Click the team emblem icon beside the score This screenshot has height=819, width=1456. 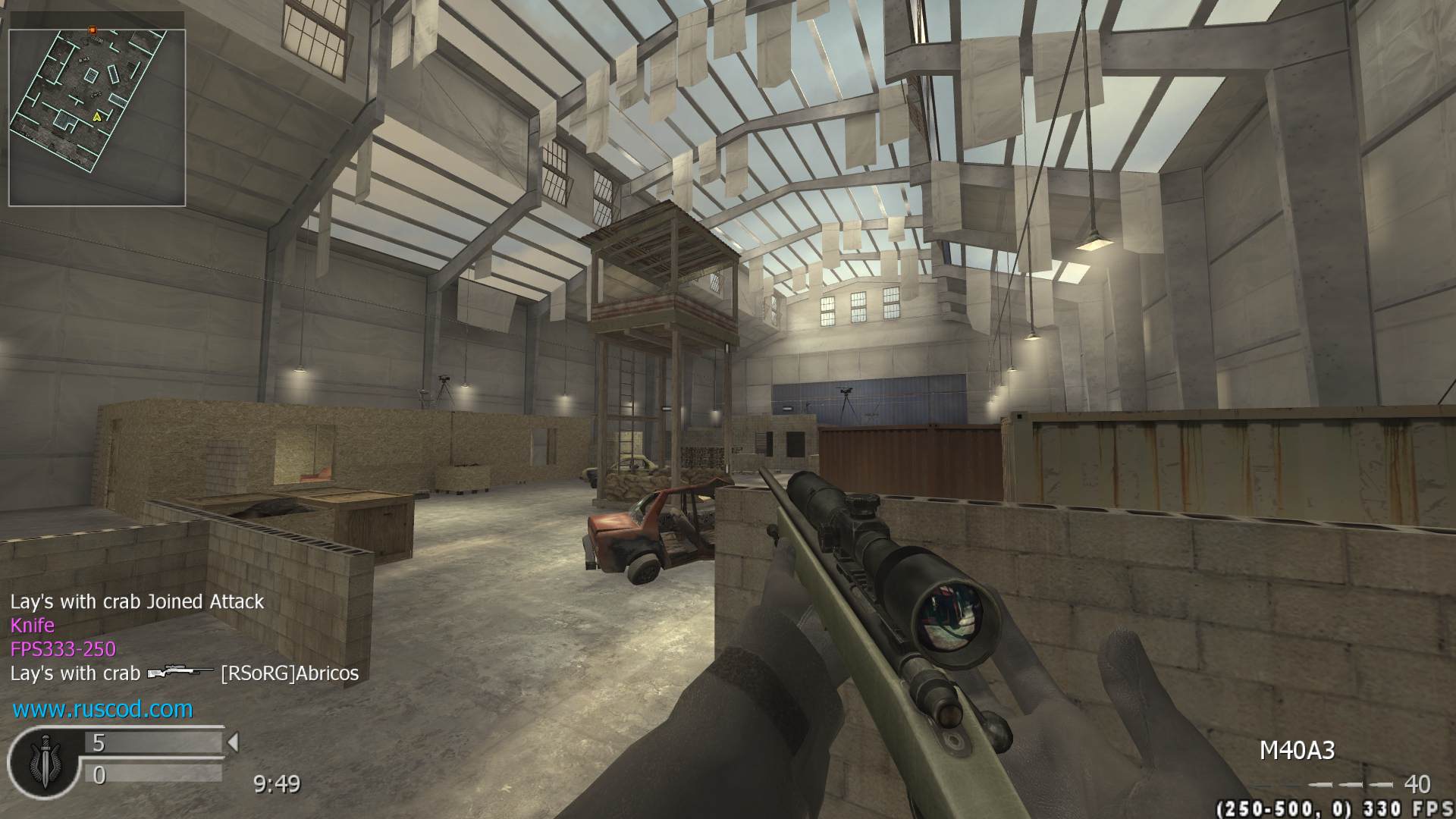(x=43, y=760)
